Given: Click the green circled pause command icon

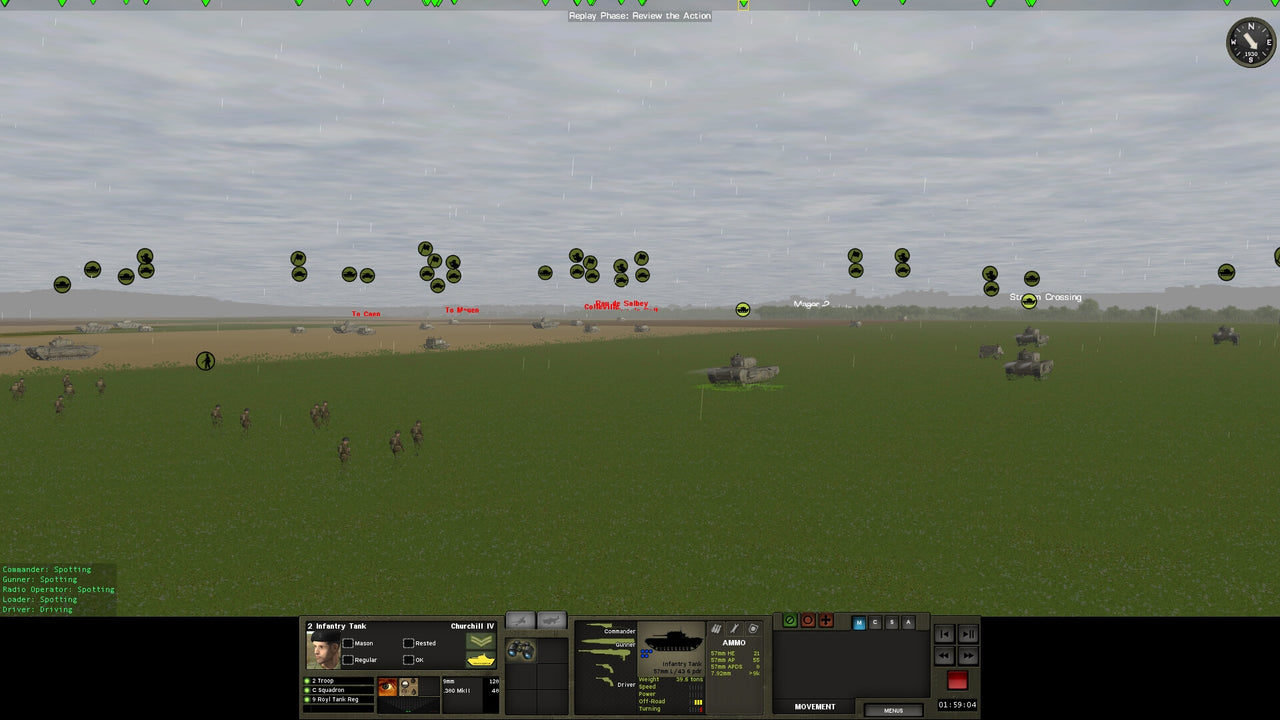Looking at the screenshot, I should (x=790, y=621).
